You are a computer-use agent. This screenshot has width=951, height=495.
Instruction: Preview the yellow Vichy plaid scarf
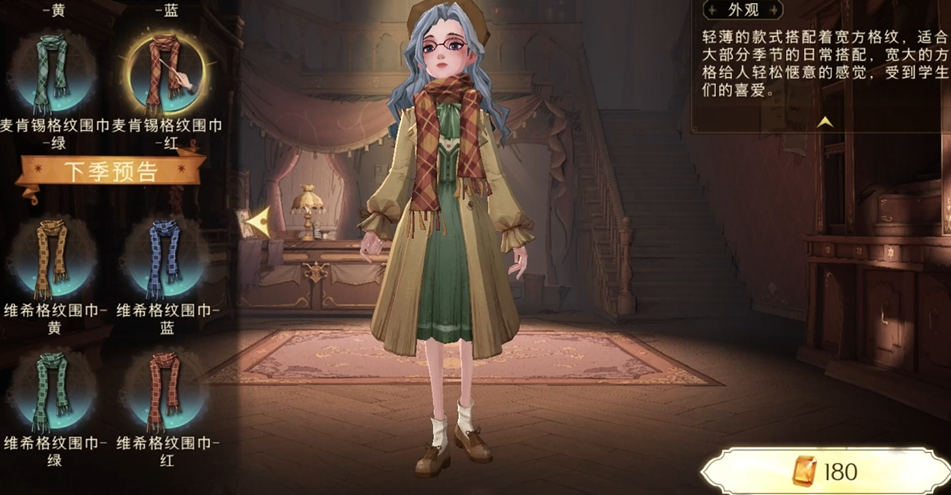click(52, 255)
